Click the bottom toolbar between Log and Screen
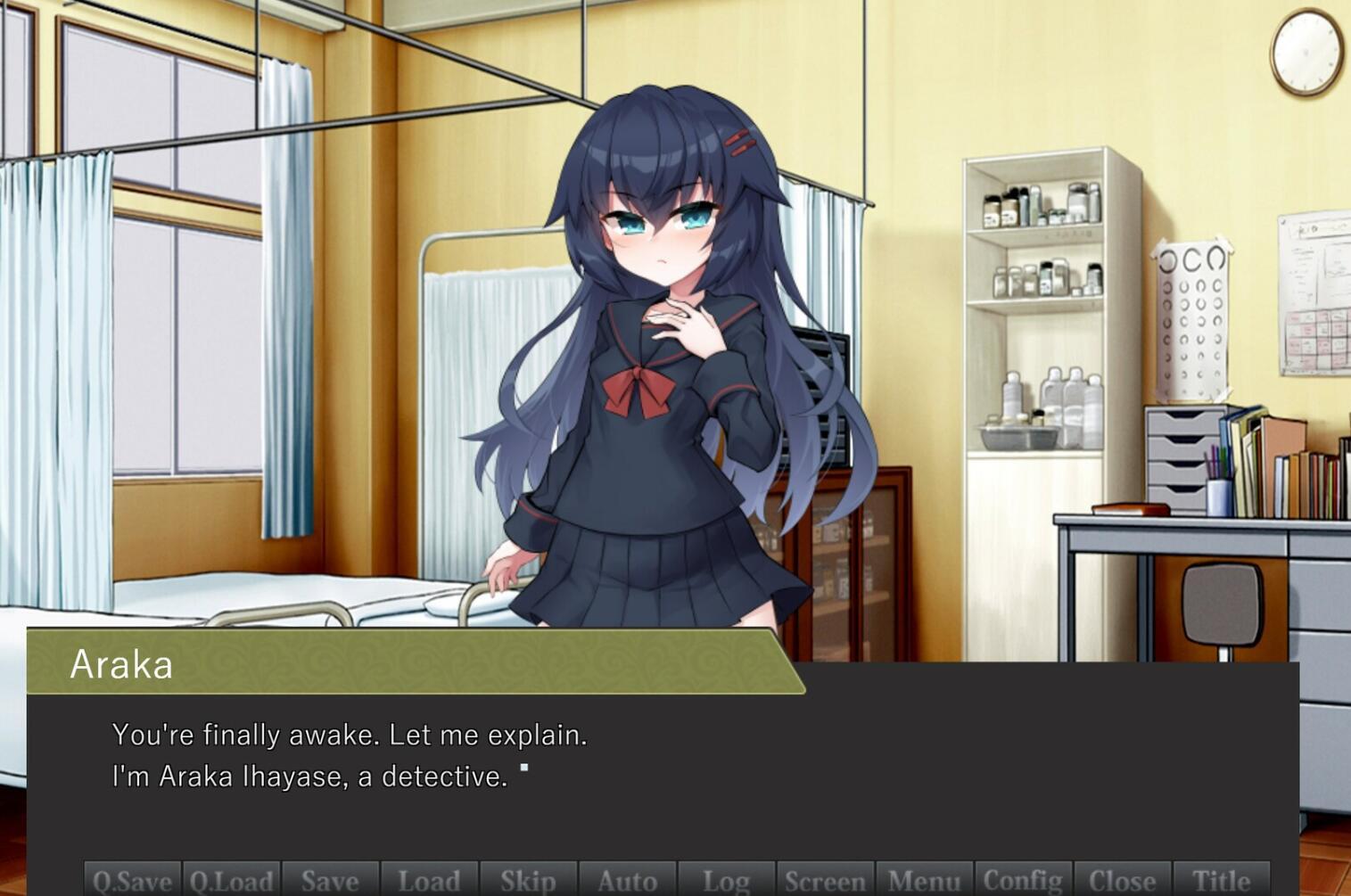 (775, 881)
